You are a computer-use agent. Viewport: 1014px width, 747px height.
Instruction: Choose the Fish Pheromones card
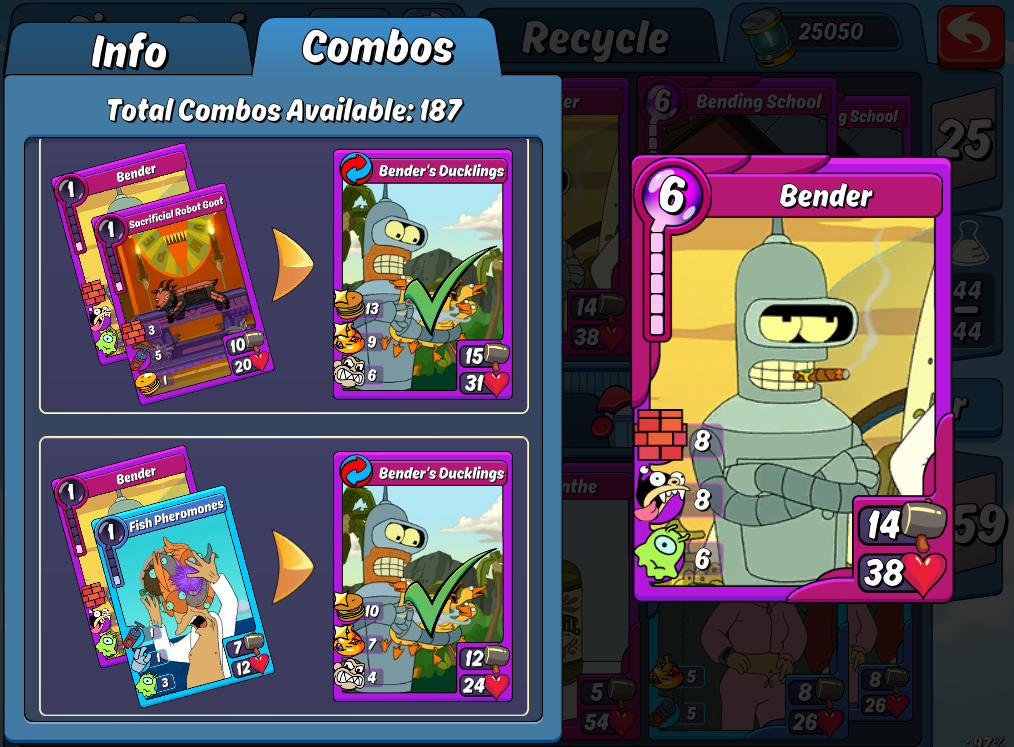coord(183,593)
